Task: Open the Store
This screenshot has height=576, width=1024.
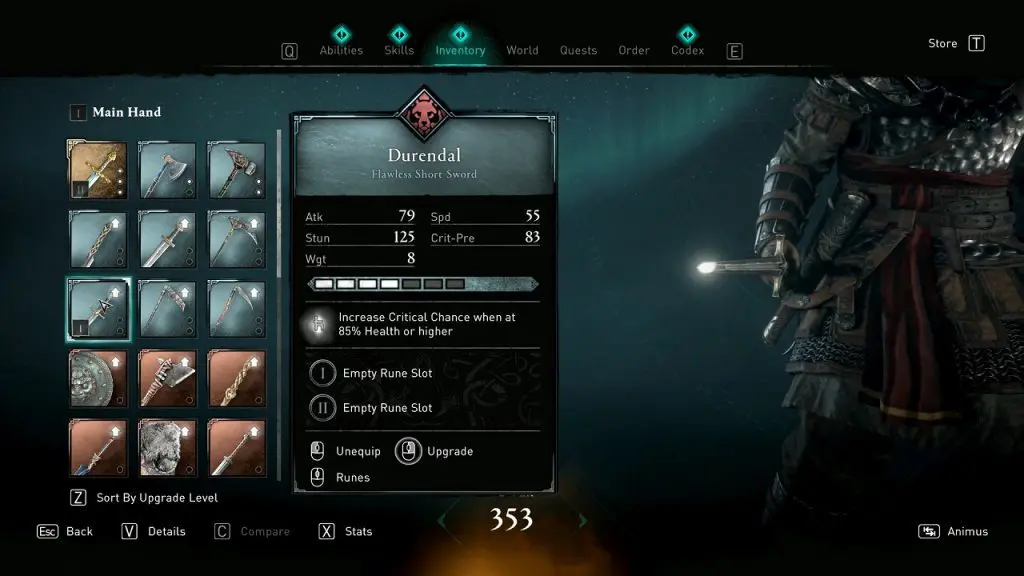Action: (x=943, y=43)
